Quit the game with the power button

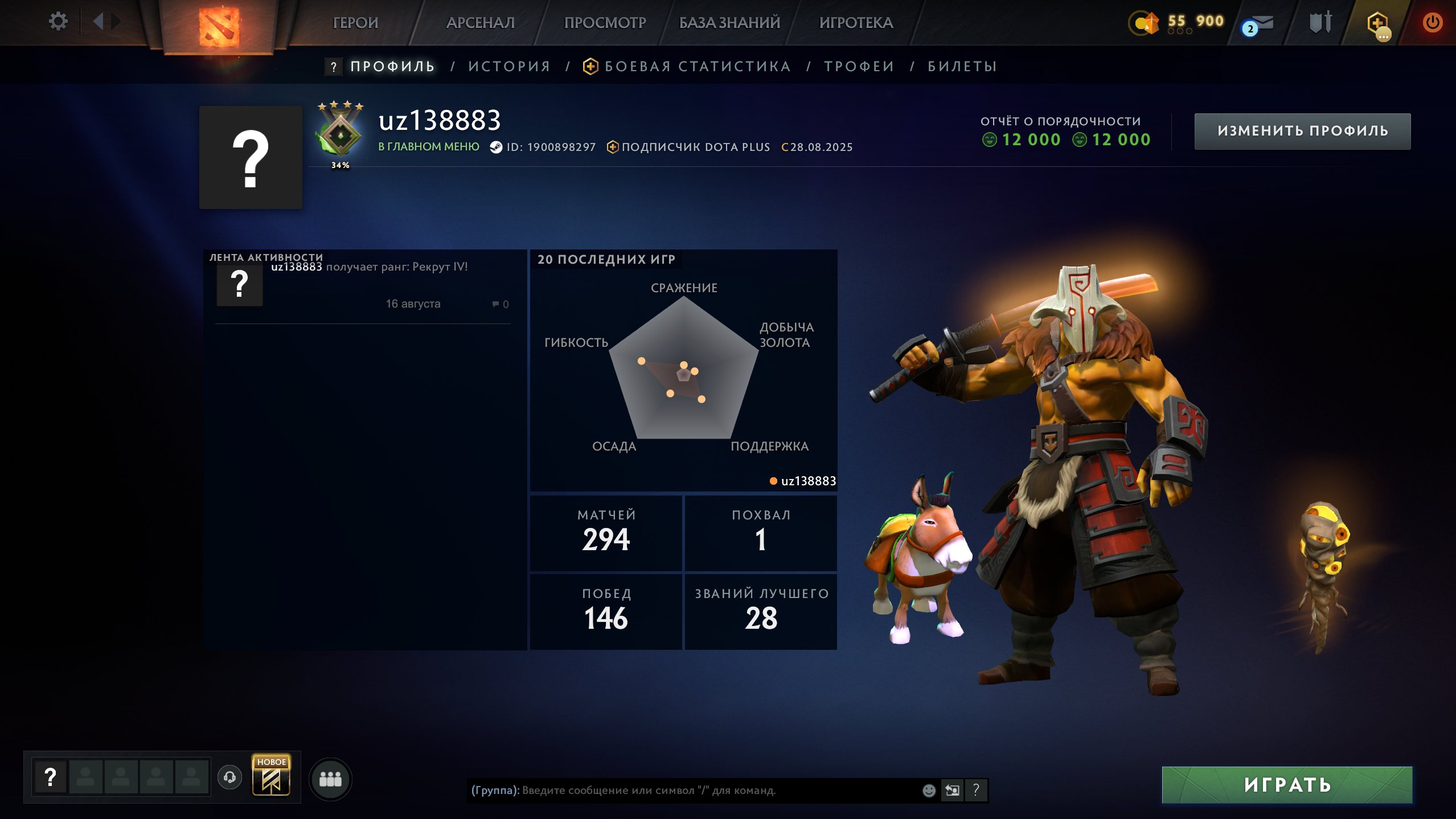coord(1433,23)
